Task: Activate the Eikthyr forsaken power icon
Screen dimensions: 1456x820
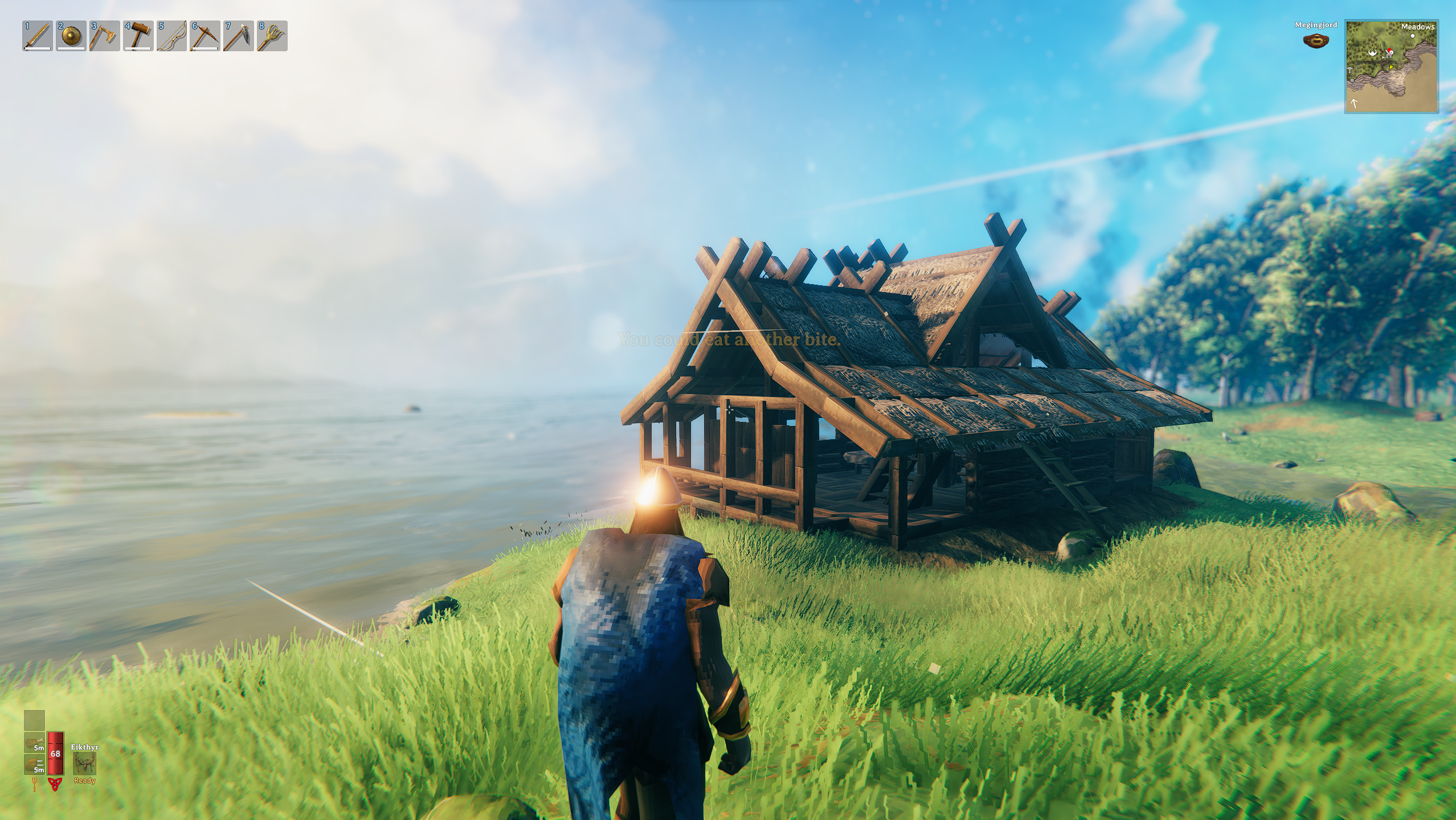Action: [x=84, y=762]
